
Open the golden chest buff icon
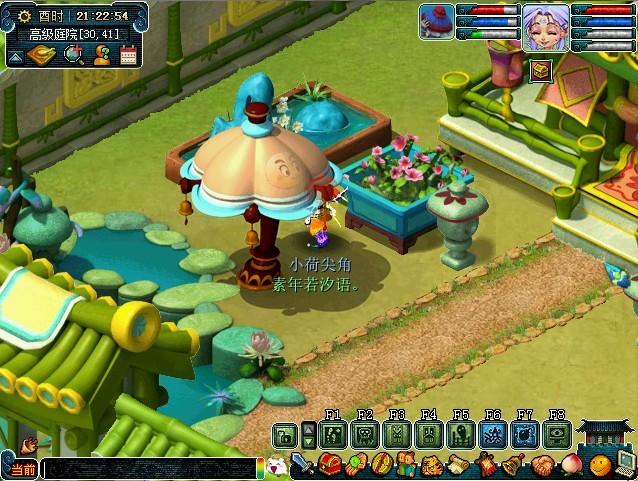(539, 69)
